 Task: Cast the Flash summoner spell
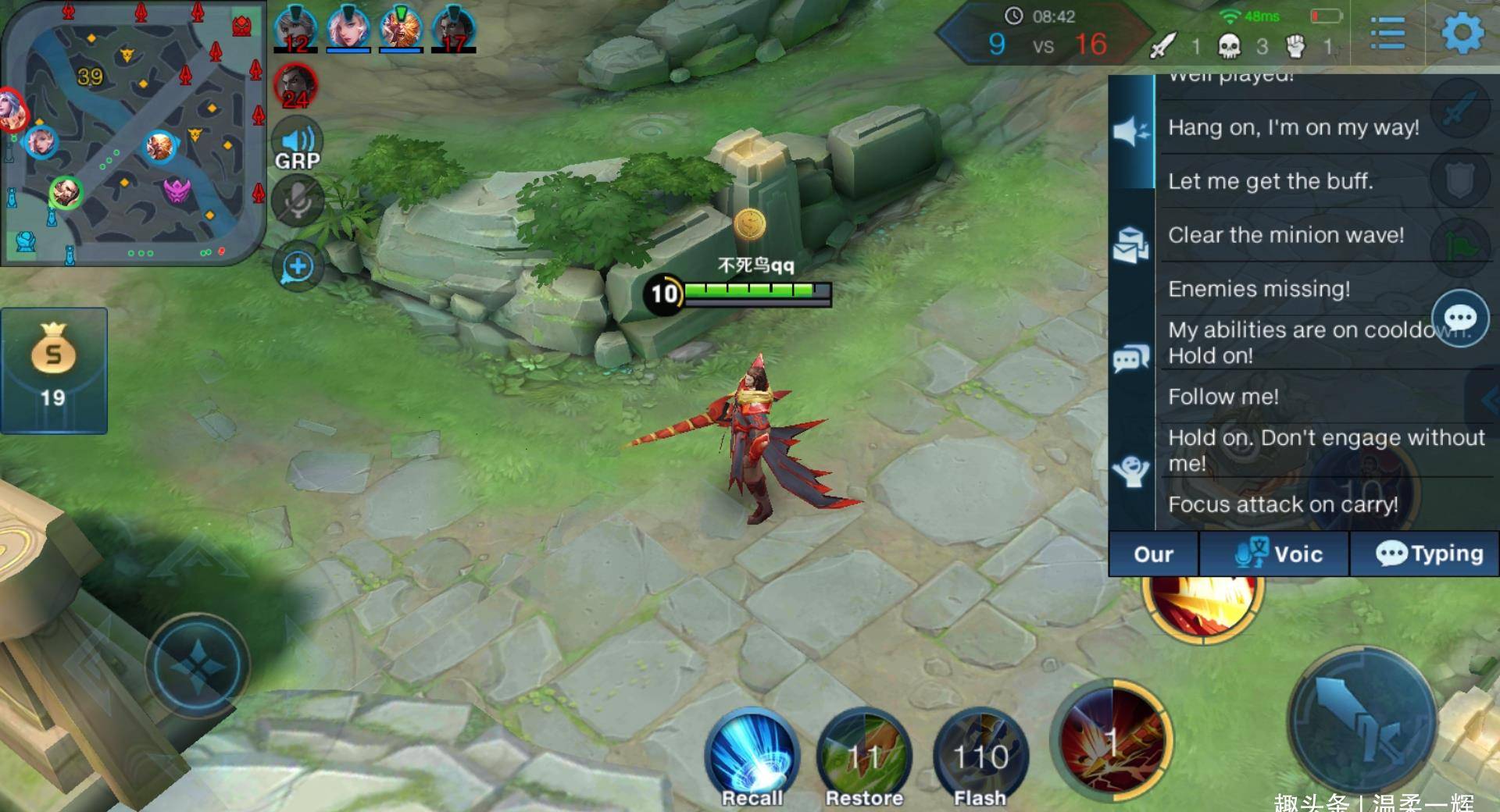pyautogui.click(x=980, y=757)
